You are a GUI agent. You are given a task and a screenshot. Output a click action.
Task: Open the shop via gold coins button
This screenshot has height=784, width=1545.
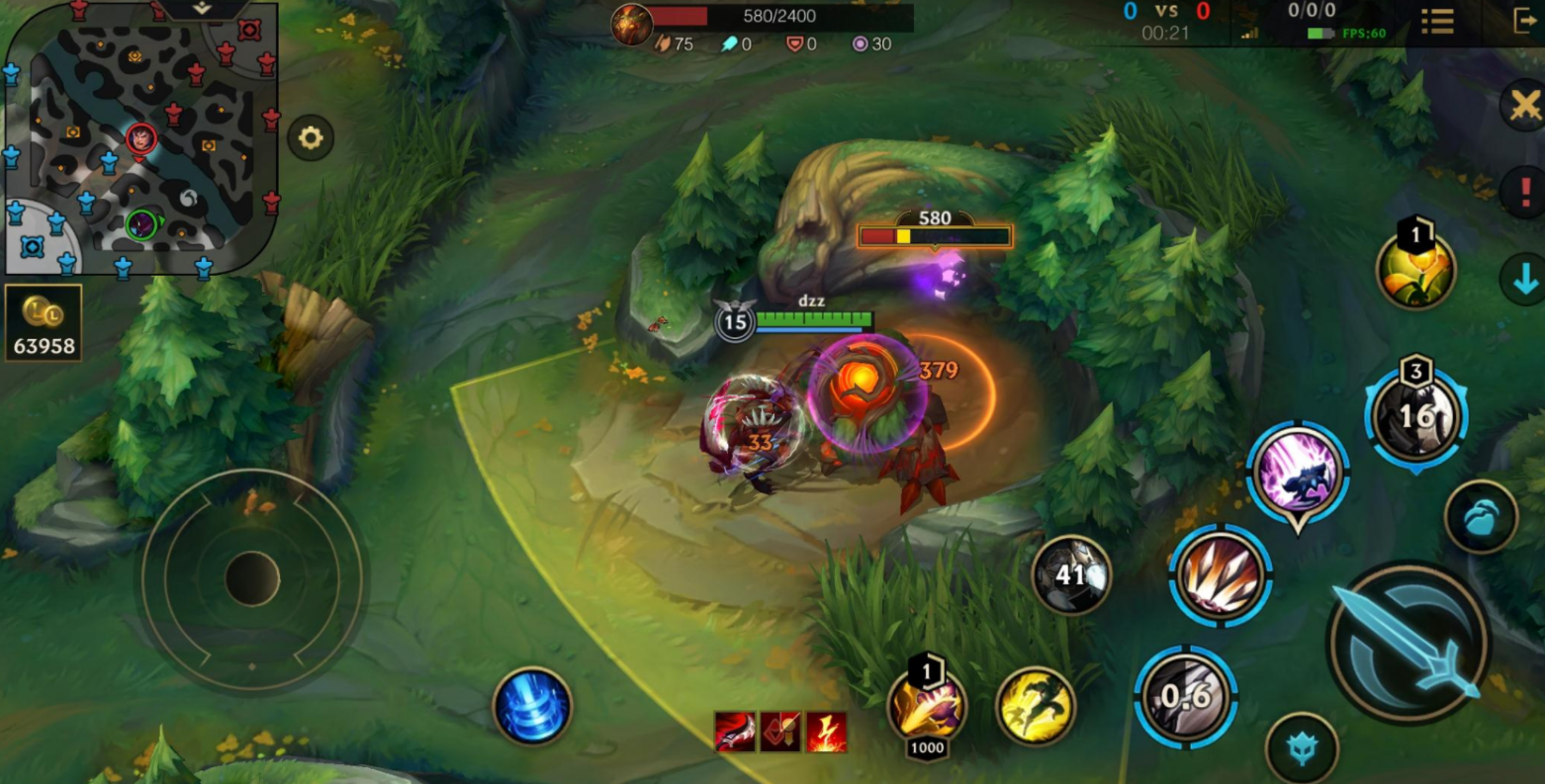tap(44, 323)
